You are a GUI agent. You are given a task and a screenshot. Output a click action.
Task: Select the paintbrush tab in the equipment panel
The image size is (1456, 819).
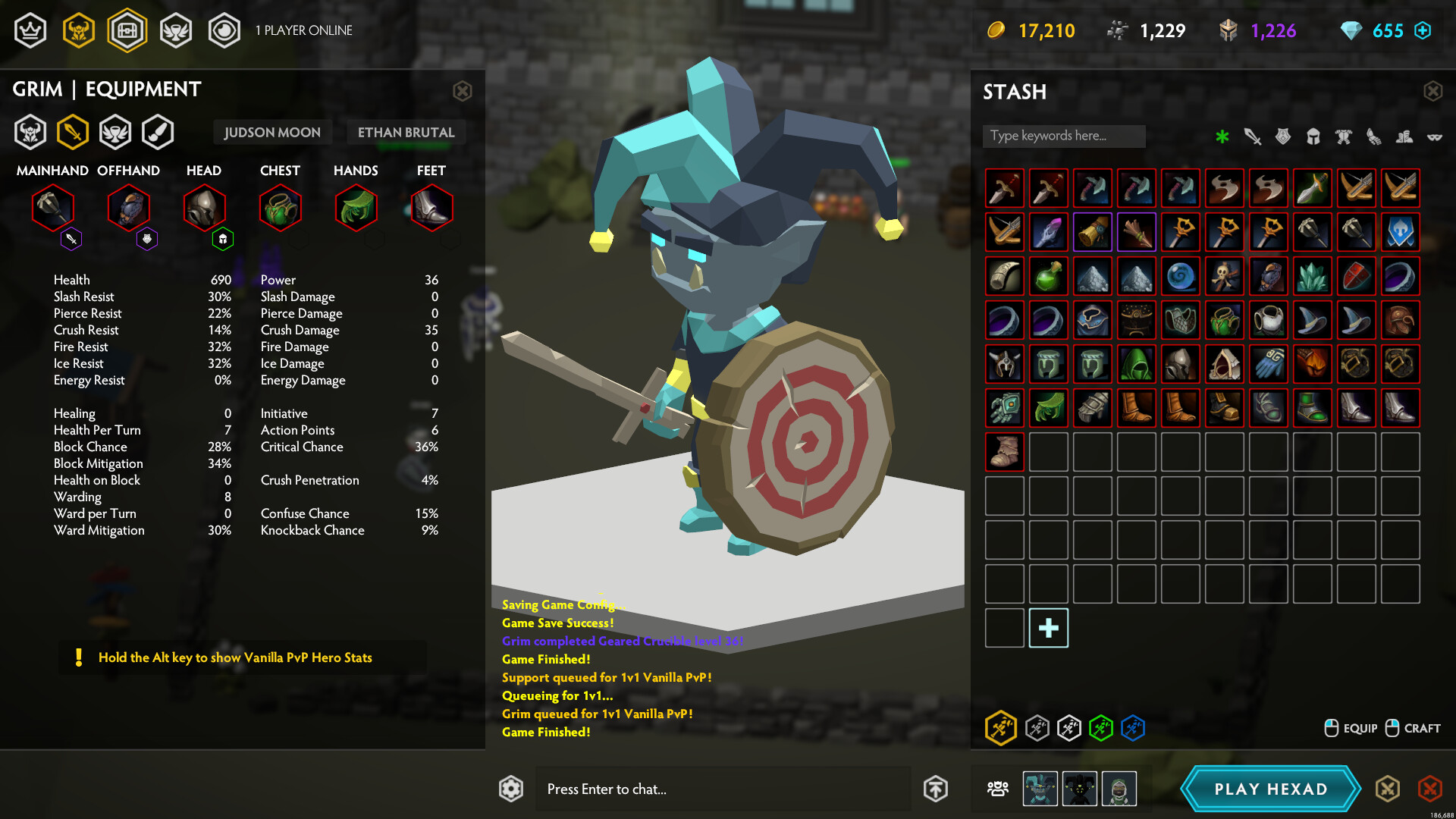pyautogui.click(x=157, y=131)
